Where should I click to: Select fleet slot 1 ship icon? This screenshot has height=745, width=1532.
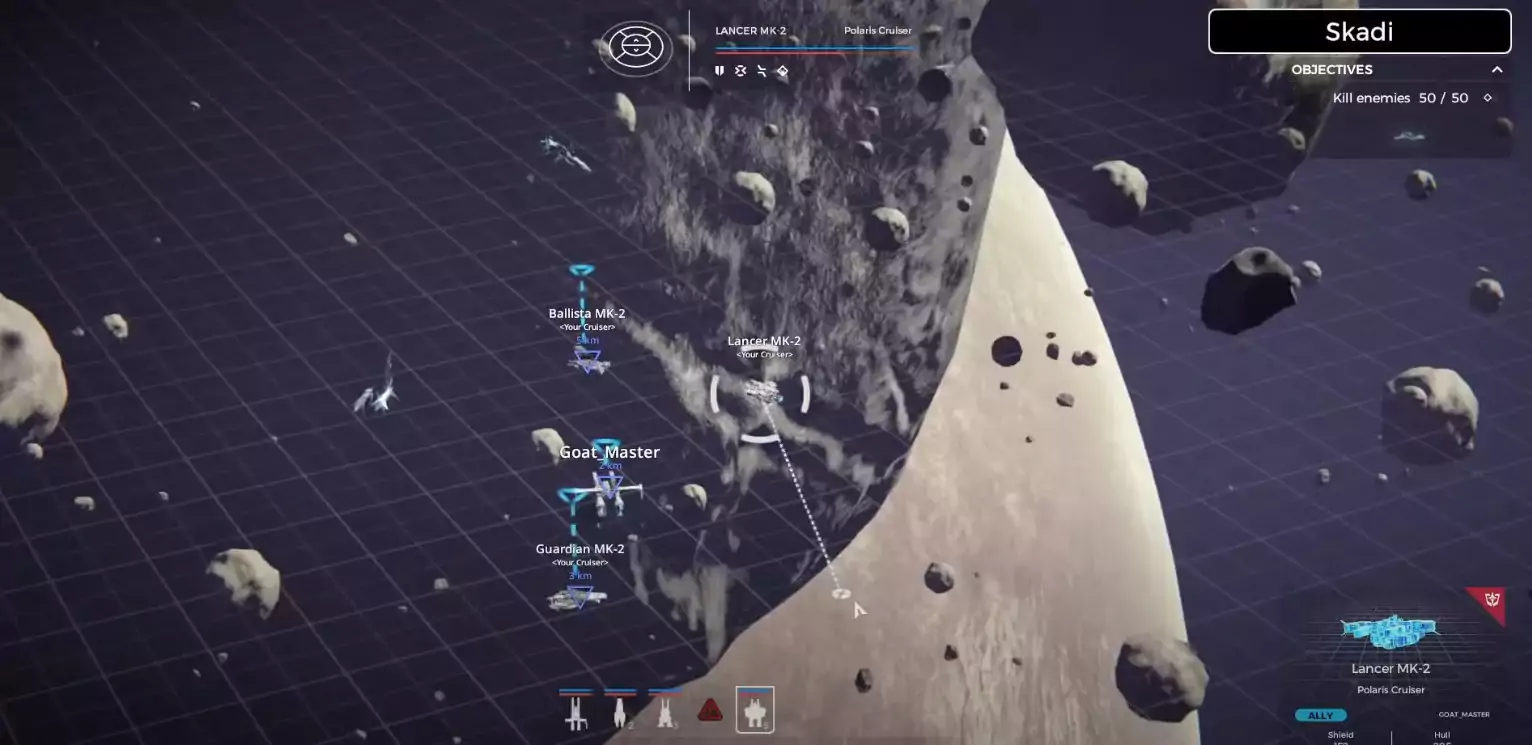coord(575,712)
